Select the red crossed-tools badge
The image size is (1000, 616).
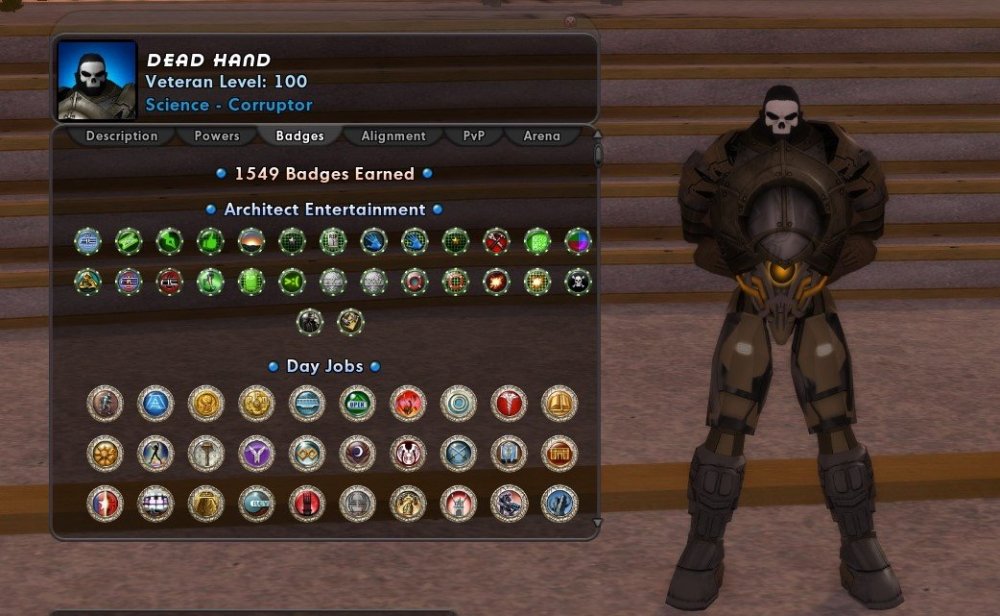(496, 241)
